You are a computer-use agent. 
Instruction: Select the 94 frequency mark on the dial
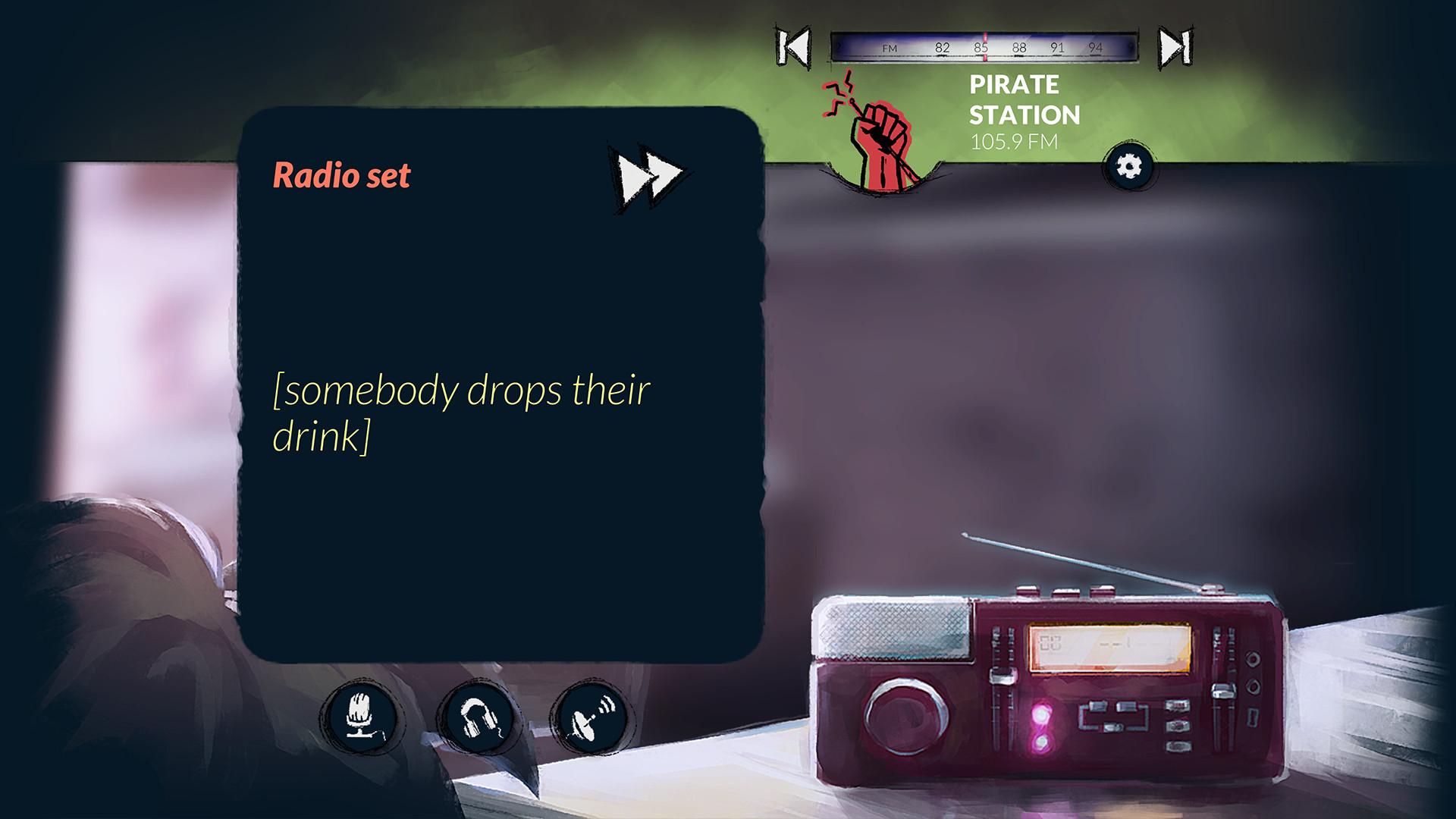[x=1094, y=46]
